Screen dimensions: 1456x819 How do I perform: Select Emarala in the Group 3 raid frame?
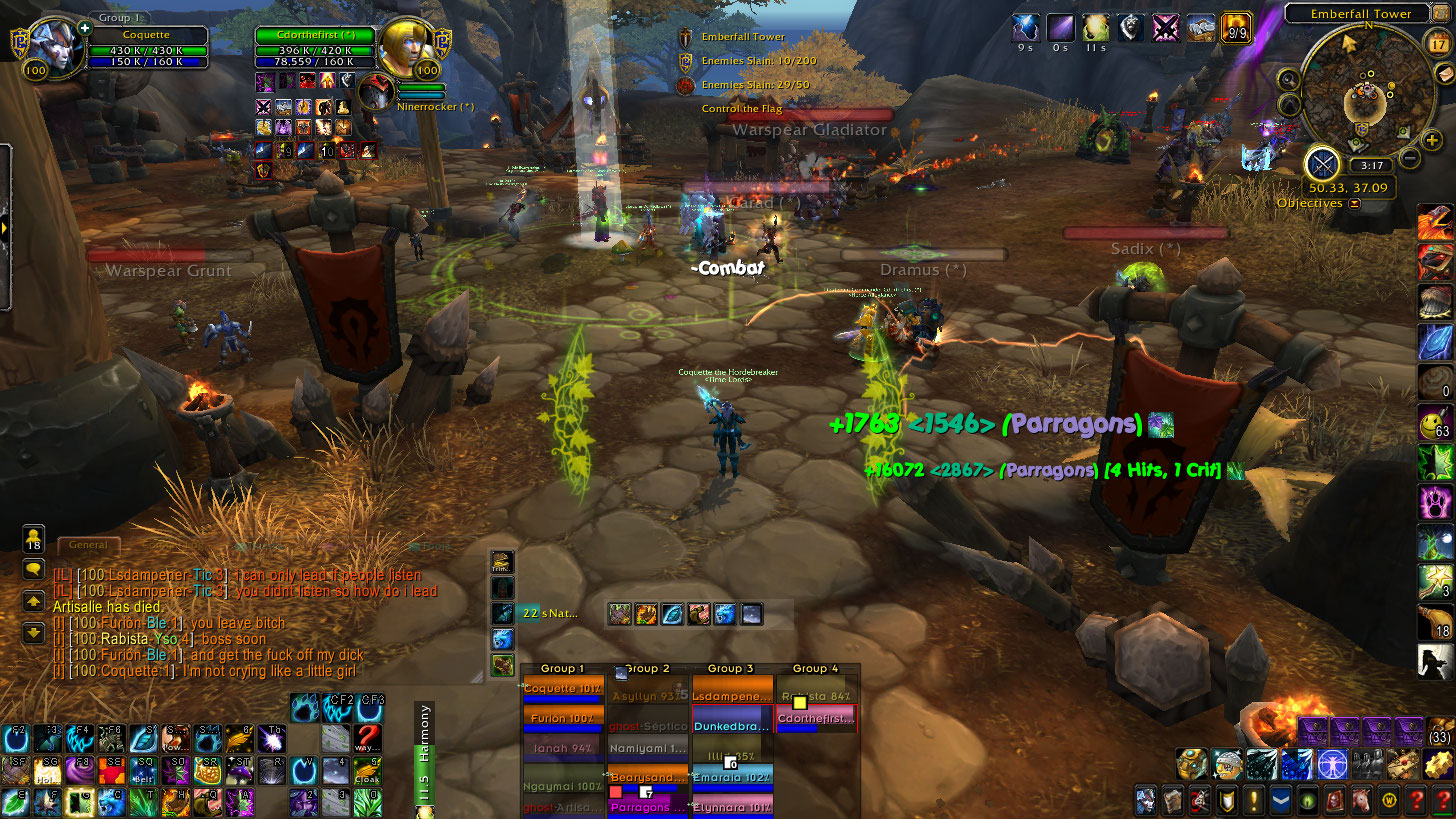[731, 778]
